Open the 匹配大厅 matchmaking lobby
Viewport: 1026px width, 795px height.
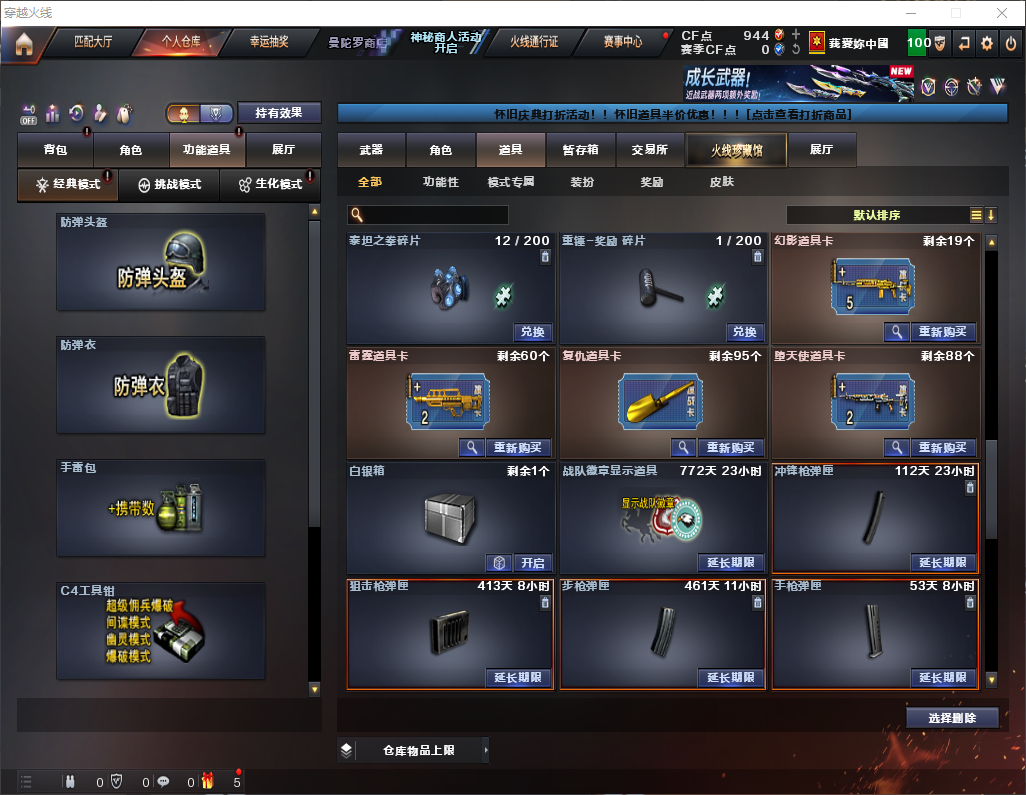(94, 42)
